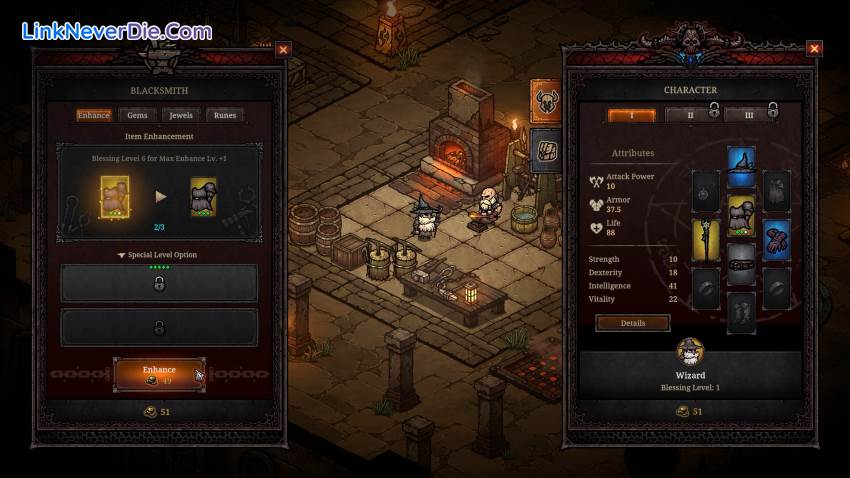Choose locked loadout tab III
The width and height of the screenshot is (850, 478).
coord(747,115)
